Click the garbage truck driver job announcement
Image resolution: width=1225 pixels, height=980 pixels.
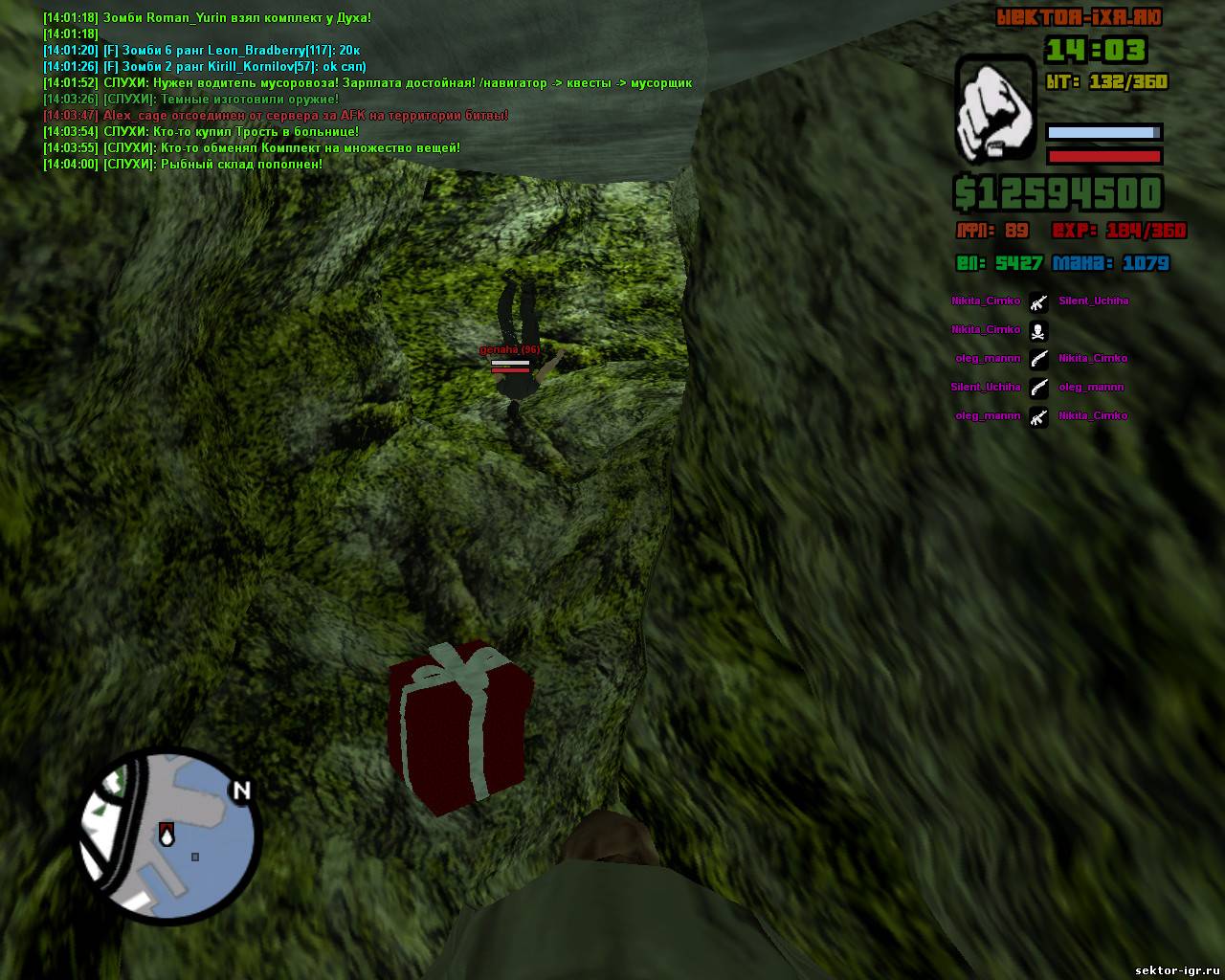point(367,83)
